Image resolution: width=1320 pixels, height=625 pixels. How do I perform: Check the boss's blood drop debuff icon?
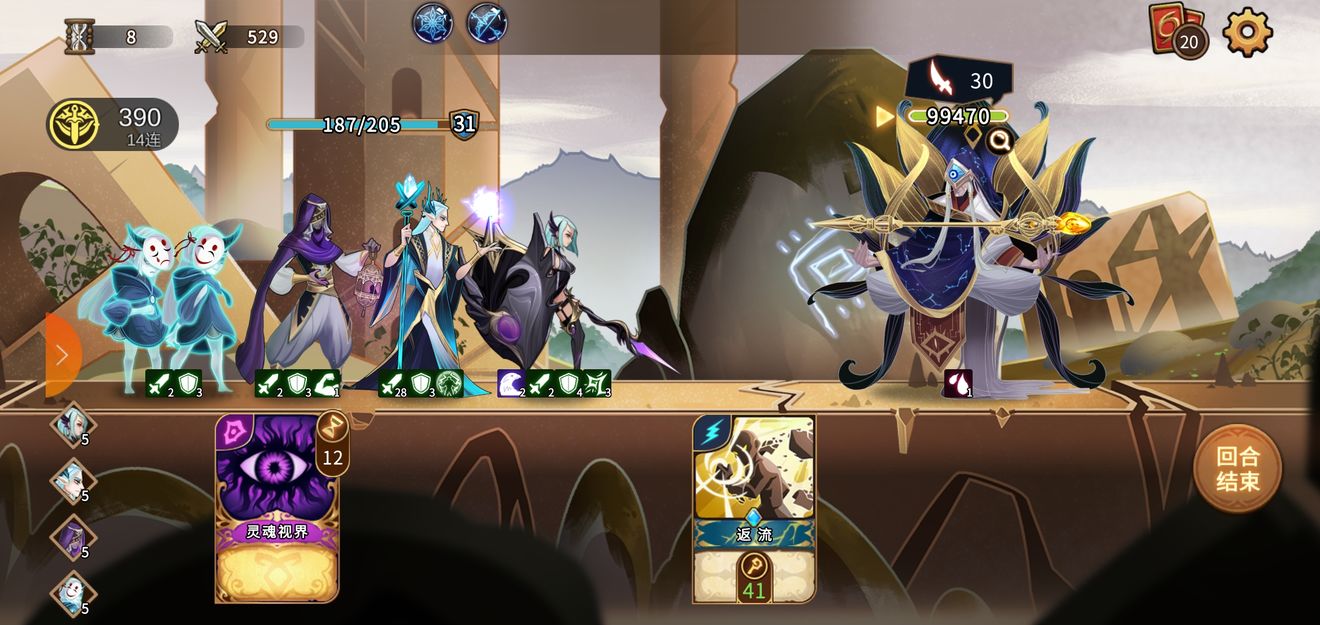pyautogui.click(x=957, y=384)
